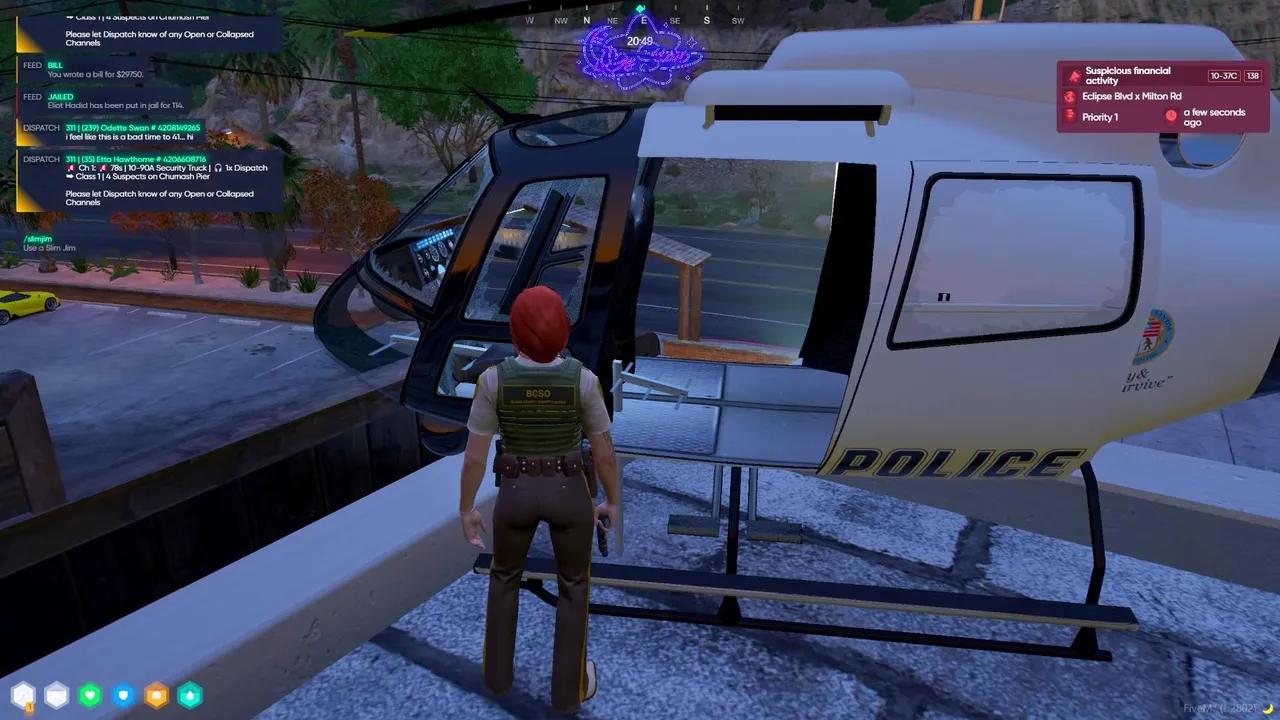Click the white vest hexagon in the hotbar

(x=57, y=694)
